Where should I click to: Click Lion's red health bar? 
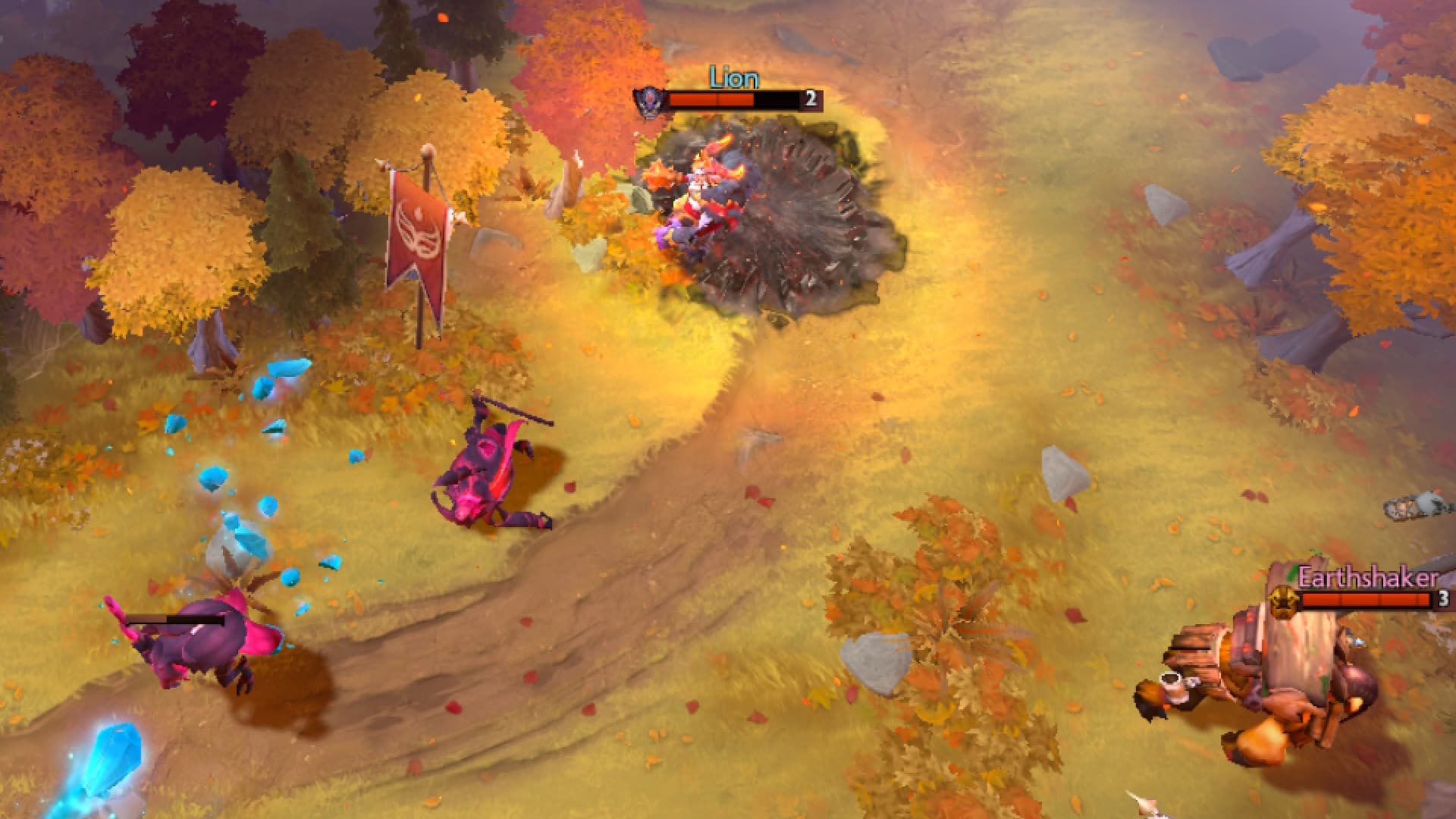coord(713,99)
